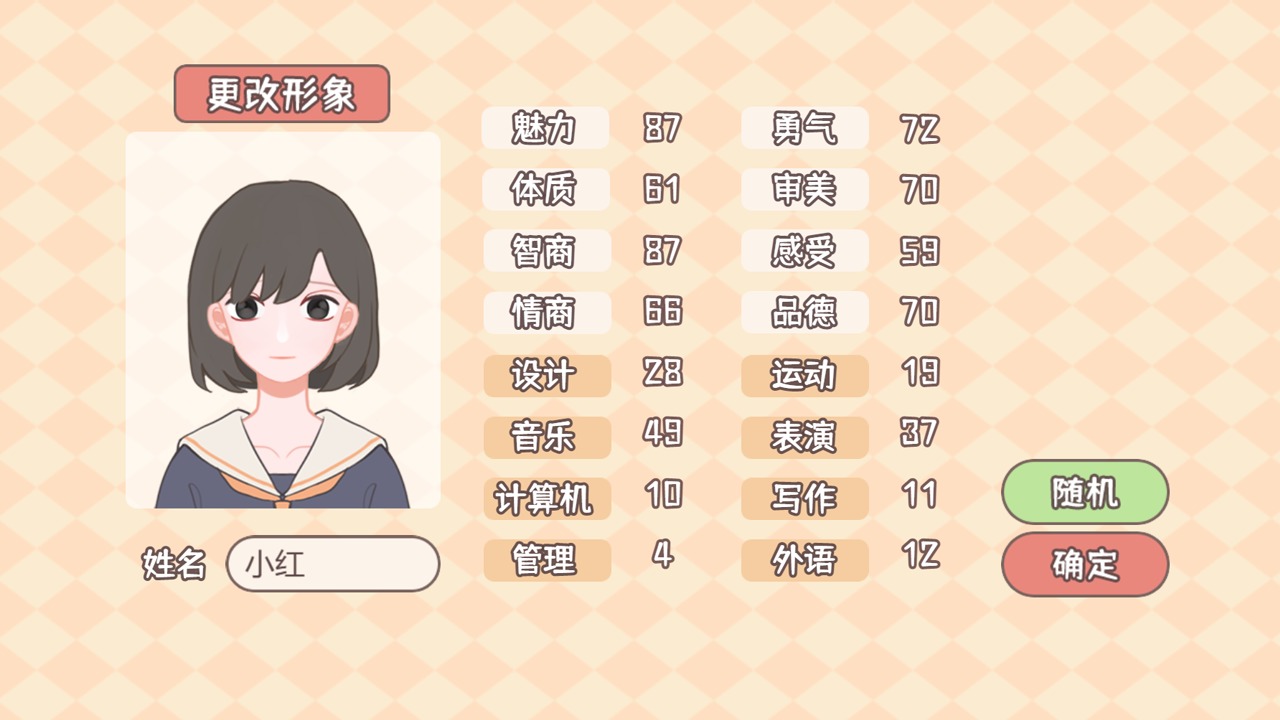
Task: Click the 写作 skill label
Action: click(x=804, y=499)
